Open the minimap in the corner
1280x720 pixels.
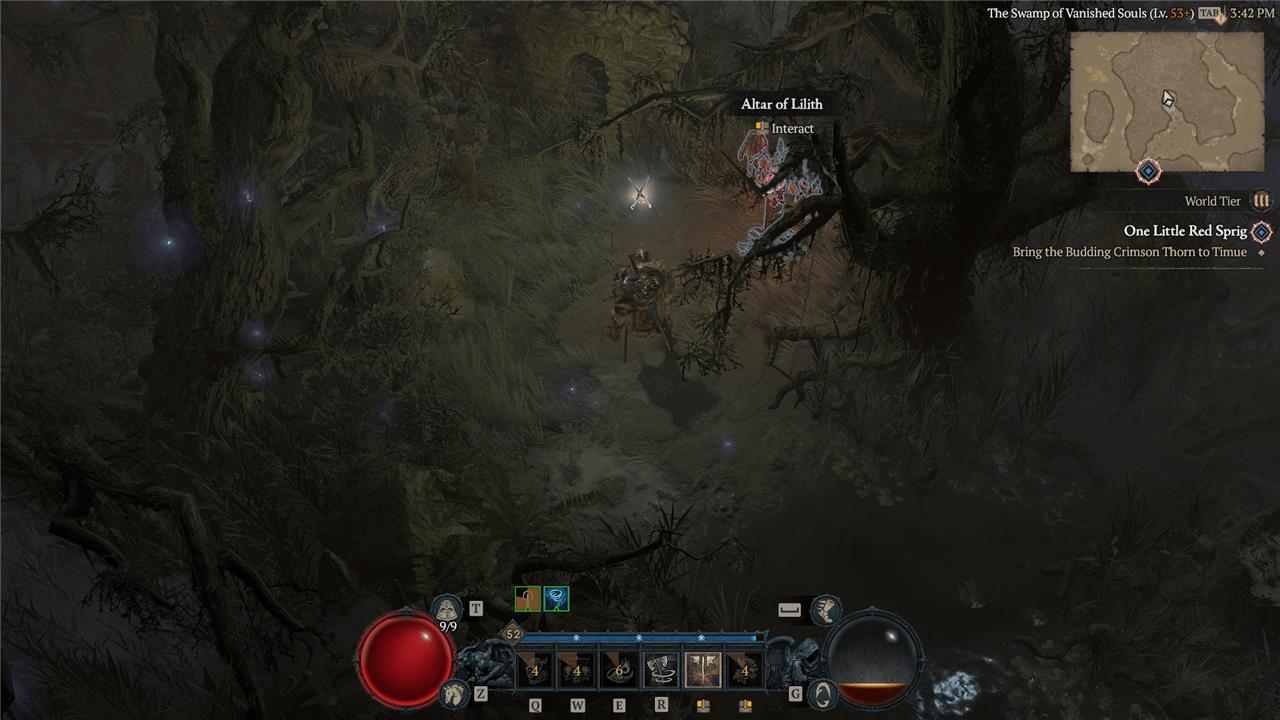pyautogui.click(x=1167, y=102)
